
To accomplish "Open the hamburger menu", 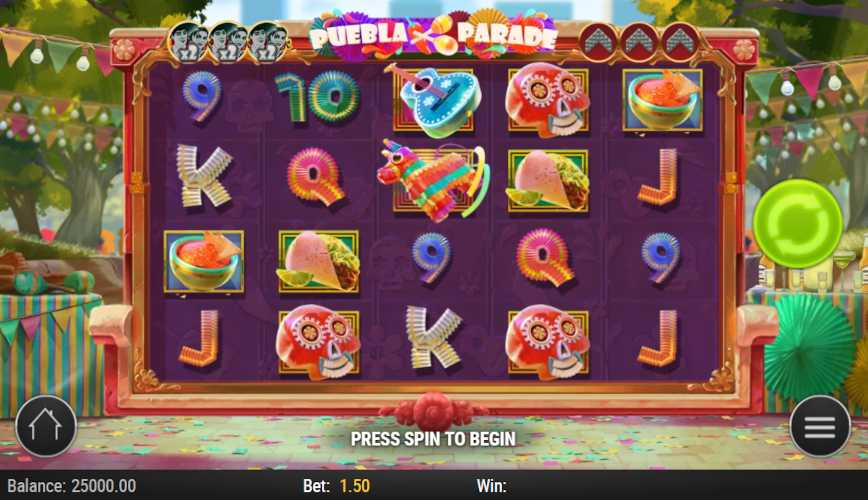I will pos(820,427).
